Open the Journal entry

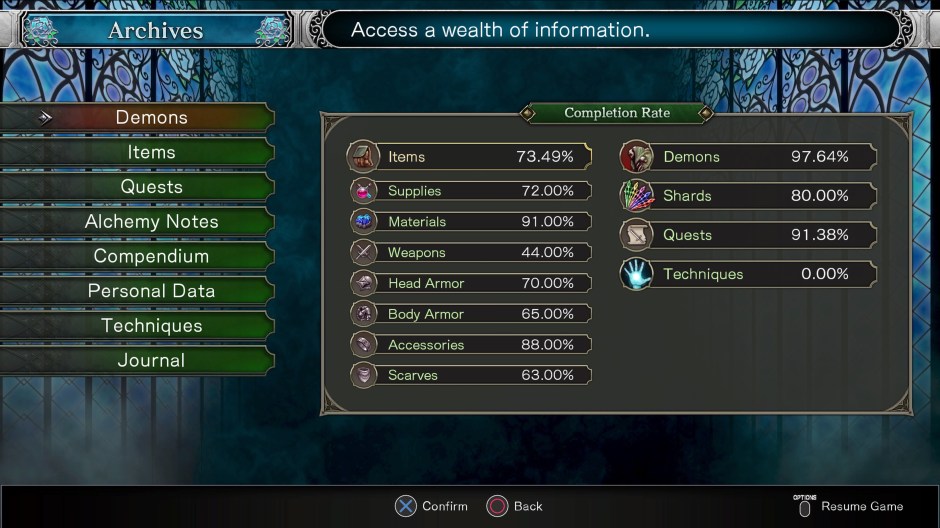pos(151,360)
